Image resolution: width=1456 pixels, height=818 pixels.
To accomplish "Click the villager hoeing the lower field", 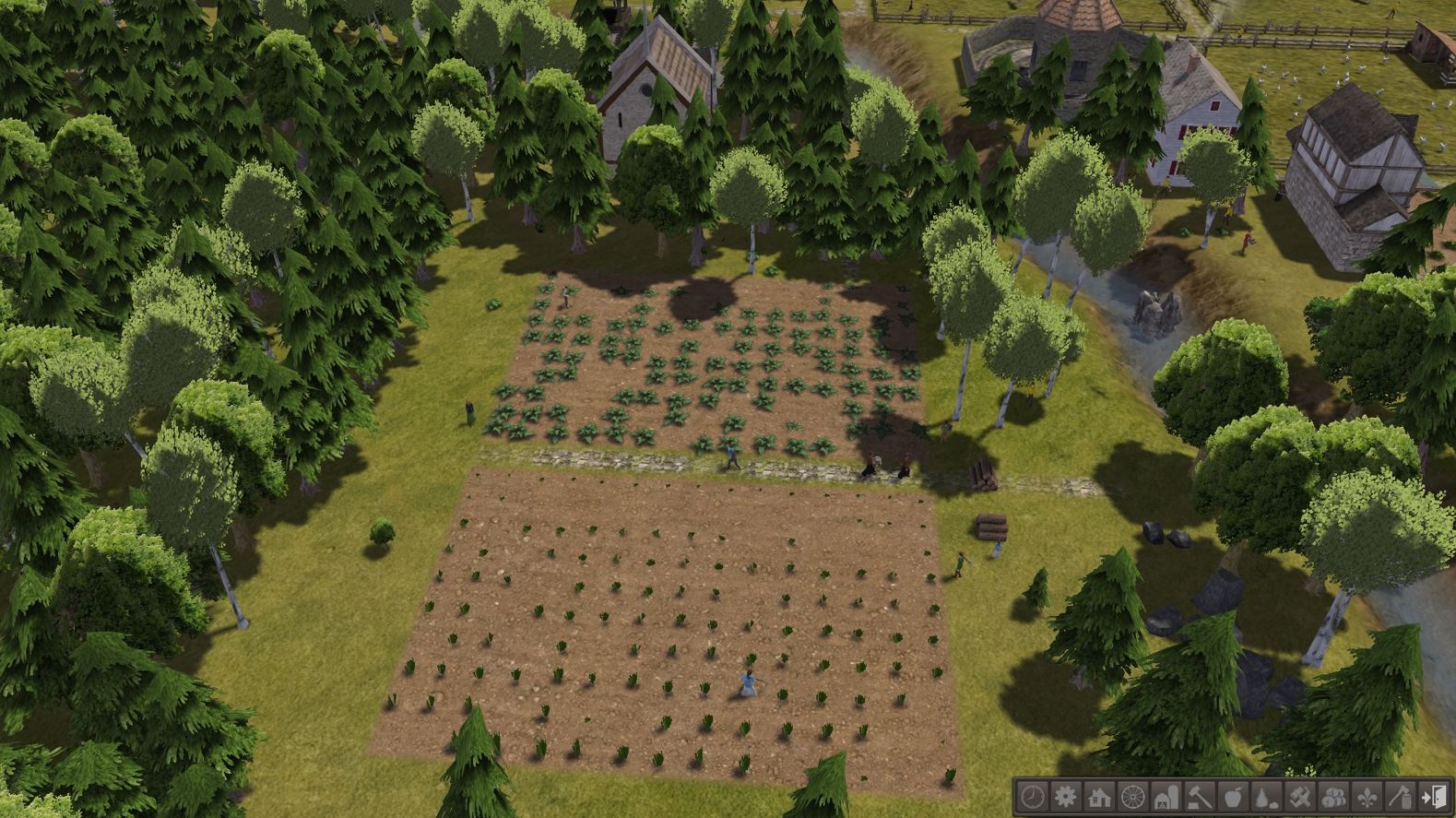I will (747, 682).
